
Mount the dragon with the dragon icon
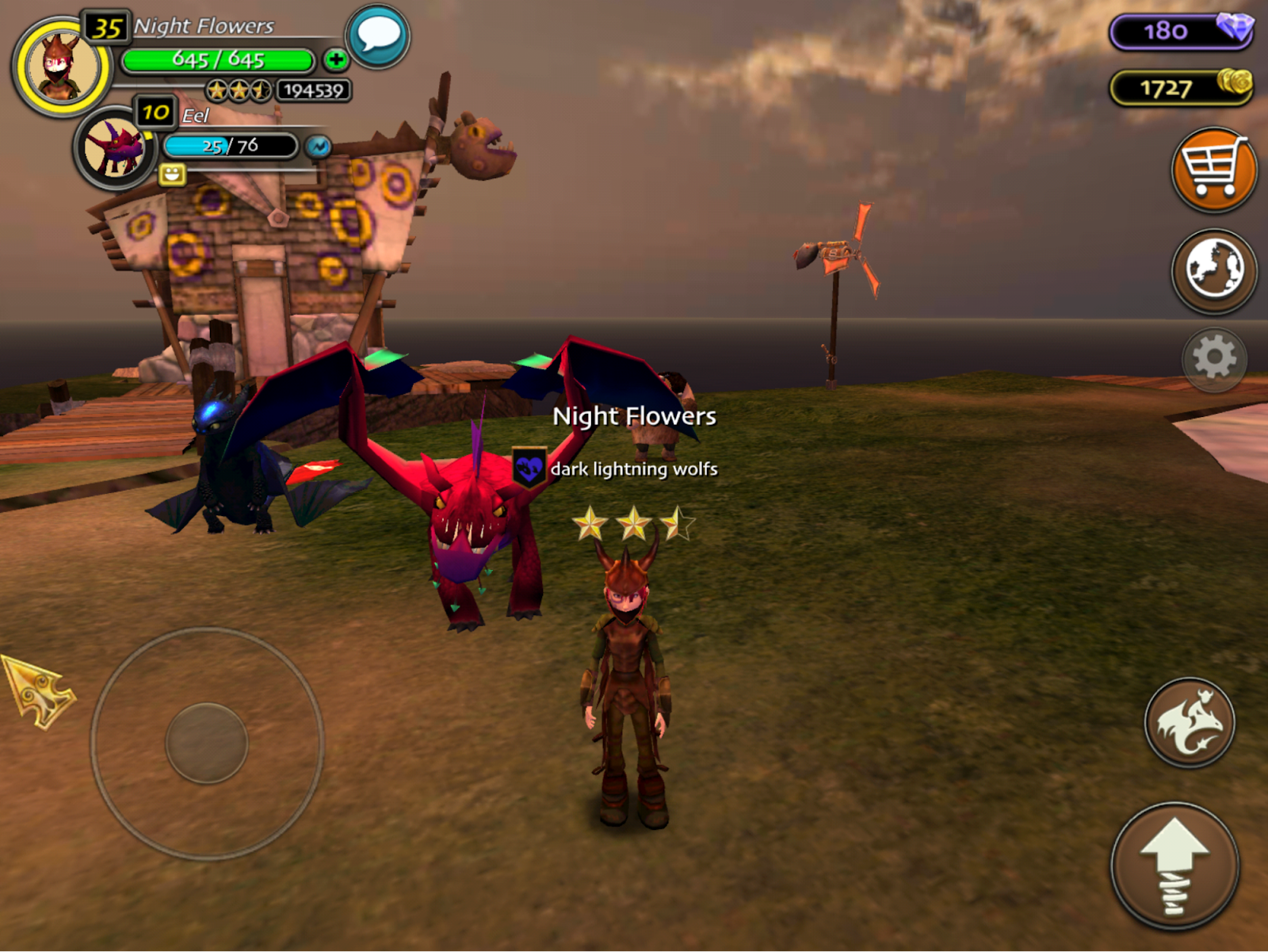[1189, 722]
